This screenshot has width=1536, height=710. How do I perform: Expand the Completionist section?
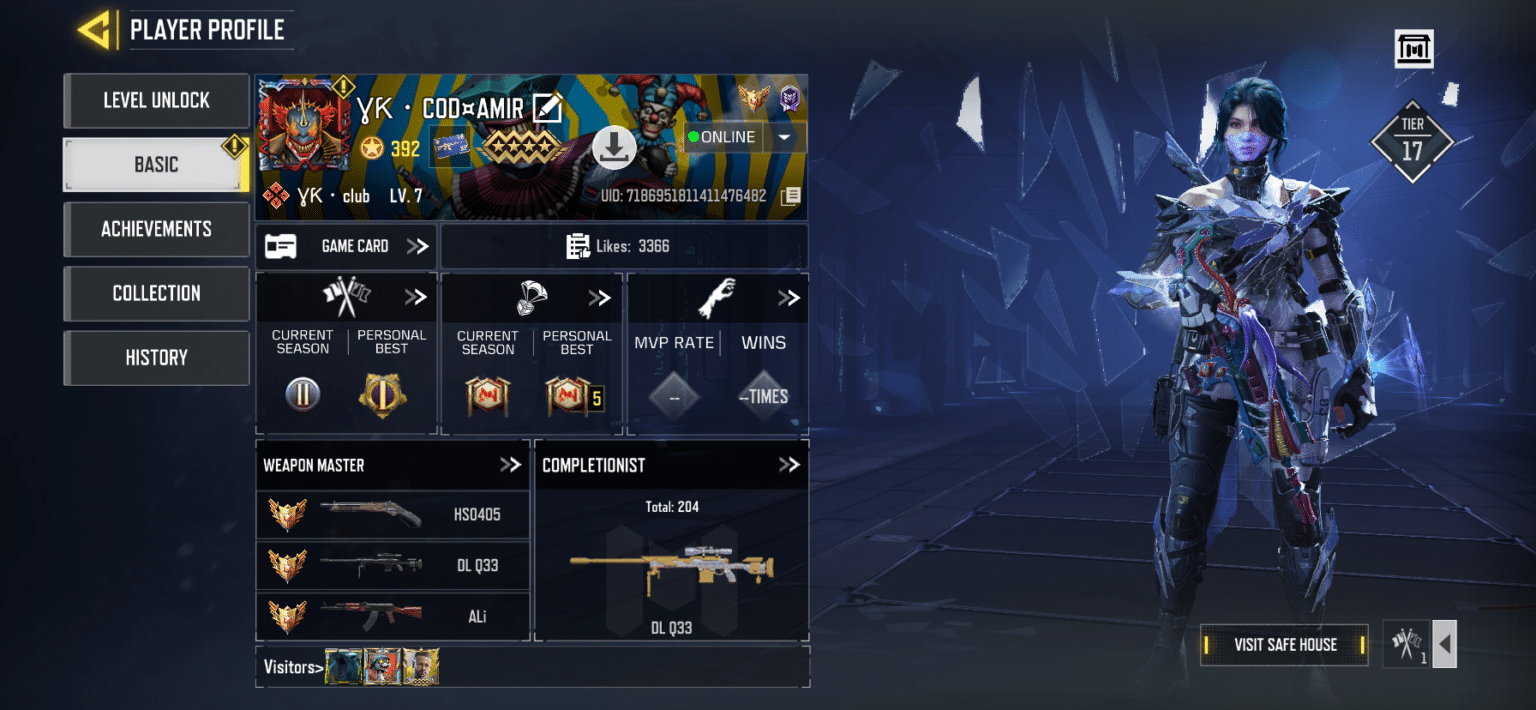789,465
